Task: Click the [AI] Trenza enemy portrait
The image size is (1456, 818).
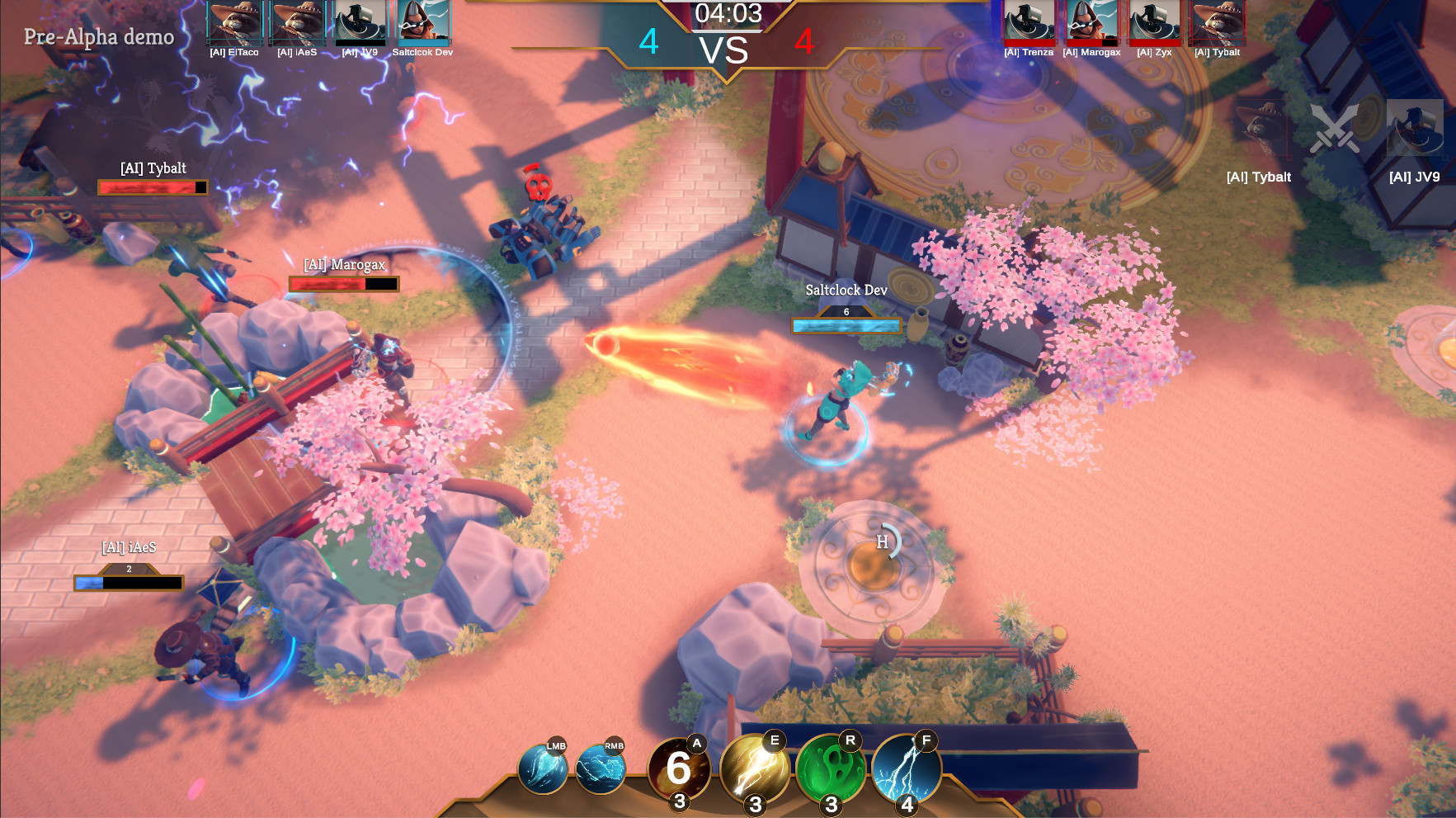Action: [1028, 22]
